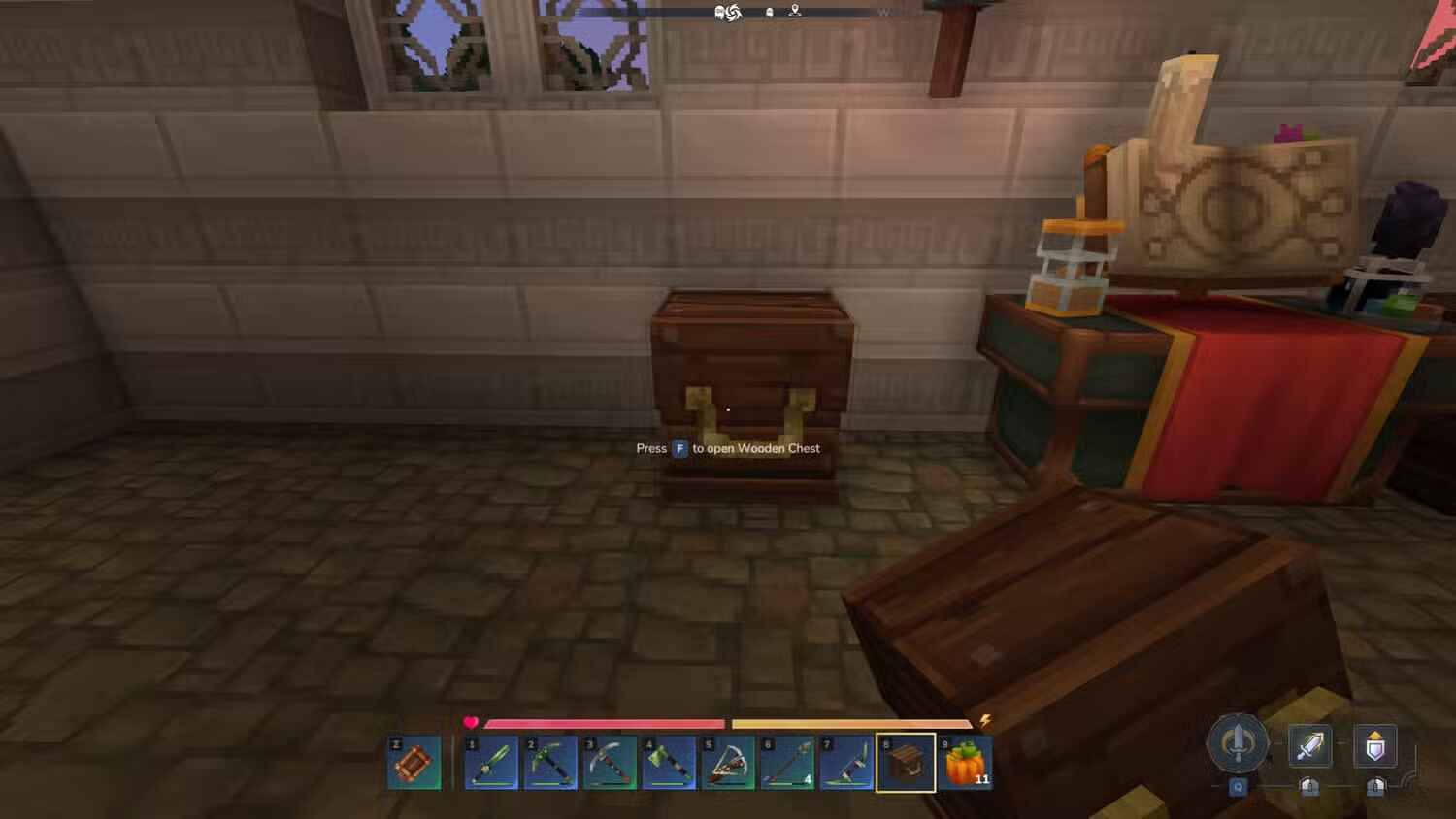The width and height of the screenshot is (1456, 819).
Task: Select the scythe in hotbar slot 3
Action: click(611, 765)
